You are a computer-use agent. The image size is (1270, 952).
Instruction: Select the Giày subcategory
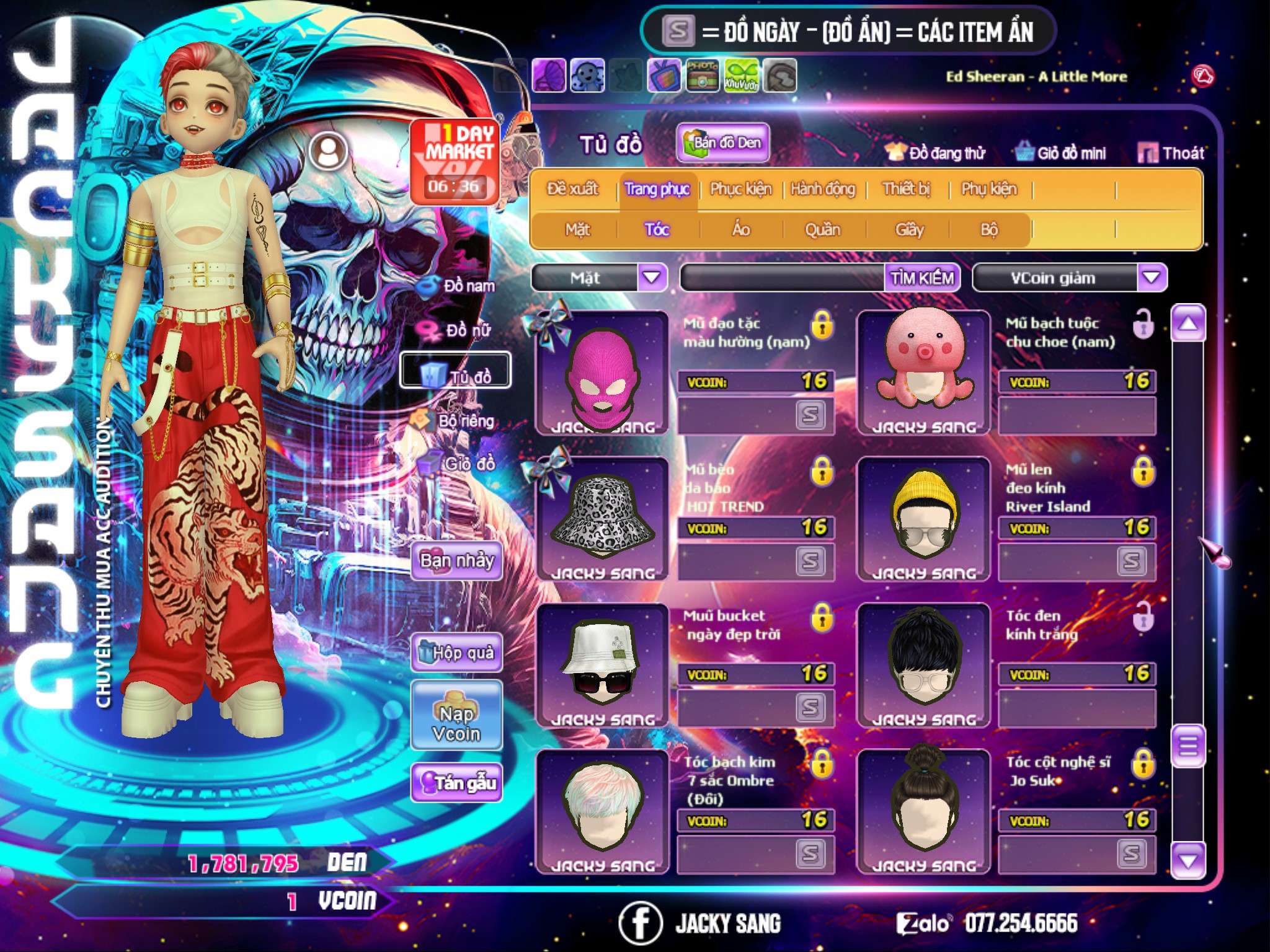909,230
